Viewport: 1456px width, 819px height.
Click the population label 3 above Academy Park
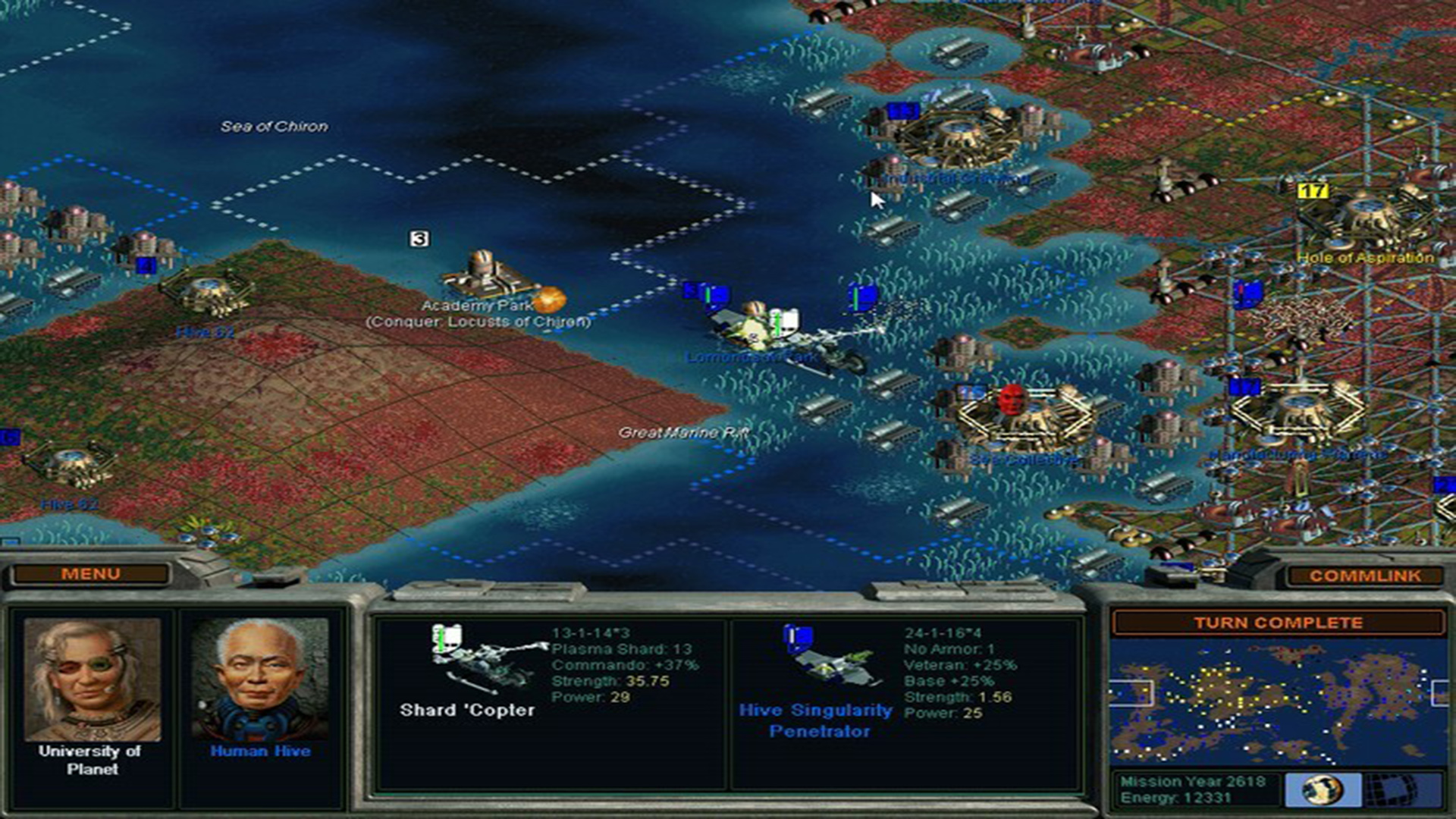pos(418,240)
